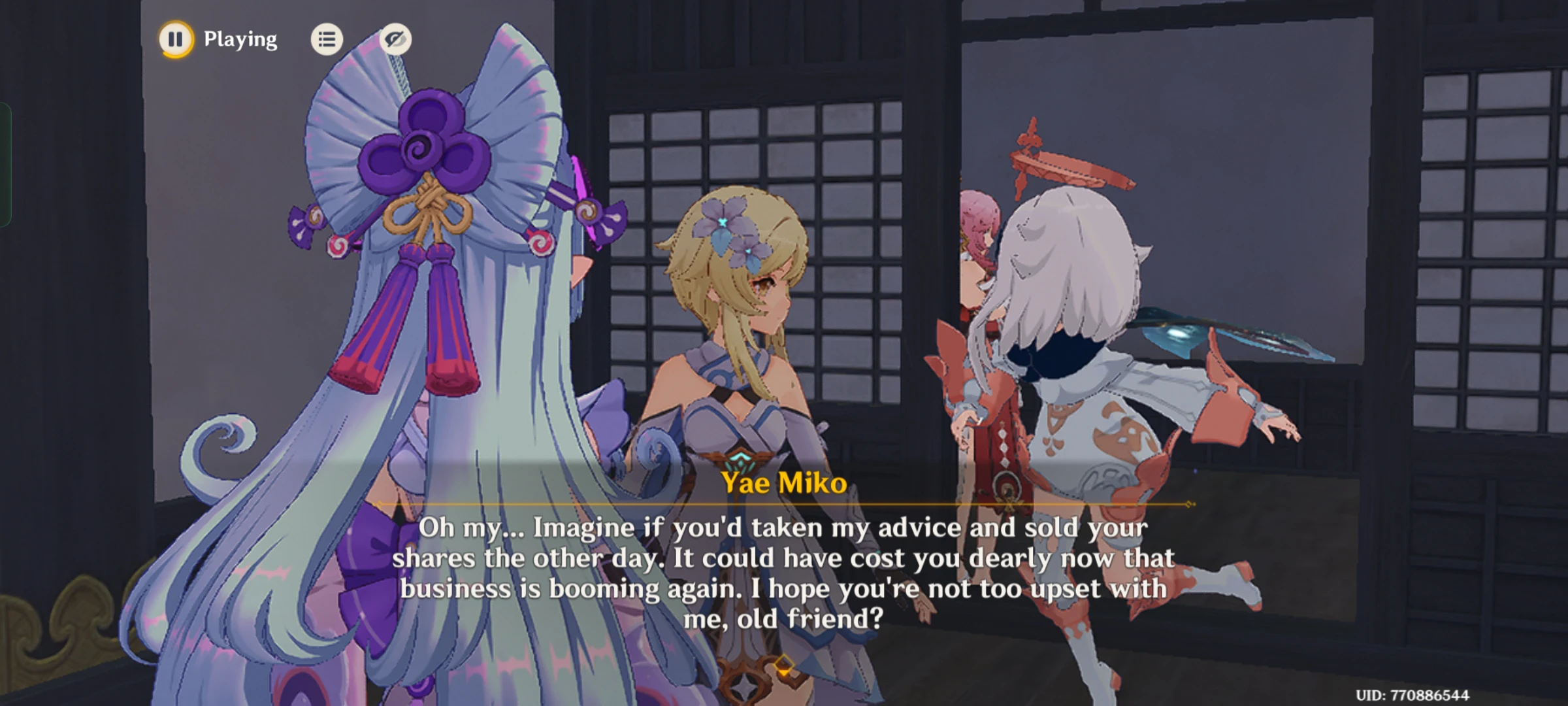Click the crossed-eye circle to dismiss overlays
The height and width of the screenshot is (706, 1568).
click(x=397, y=39)
